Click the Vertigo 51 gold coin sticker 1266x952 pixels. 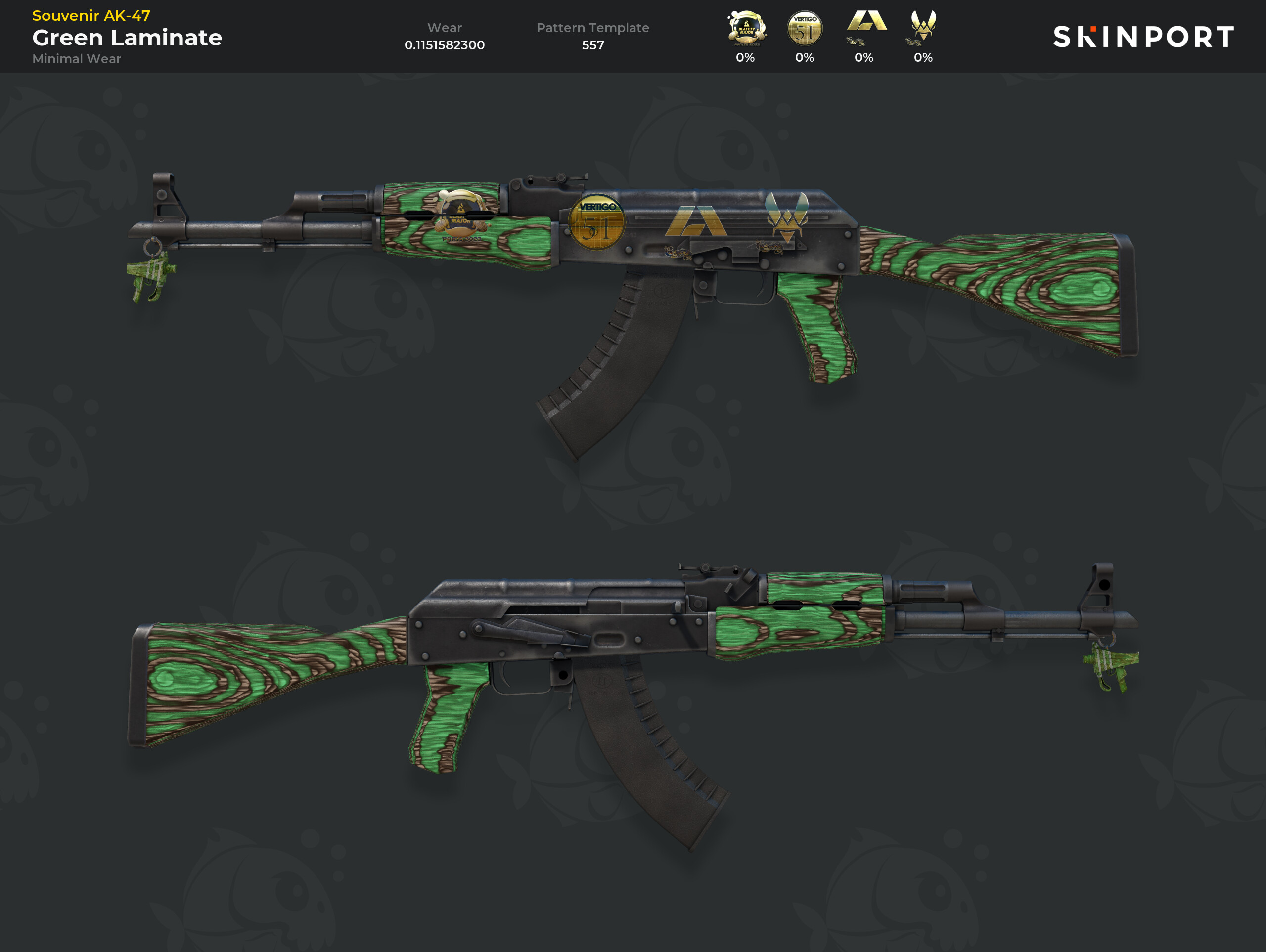805,28
